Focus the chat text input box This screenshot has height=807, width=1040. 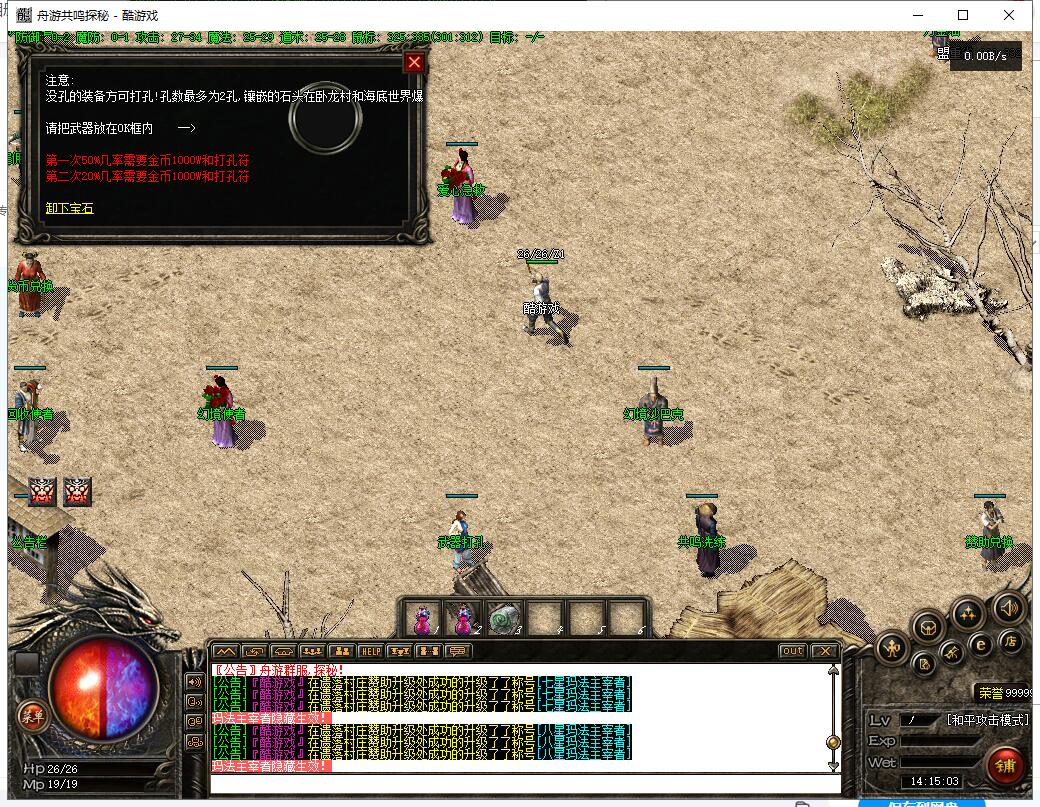click(520, 782)
